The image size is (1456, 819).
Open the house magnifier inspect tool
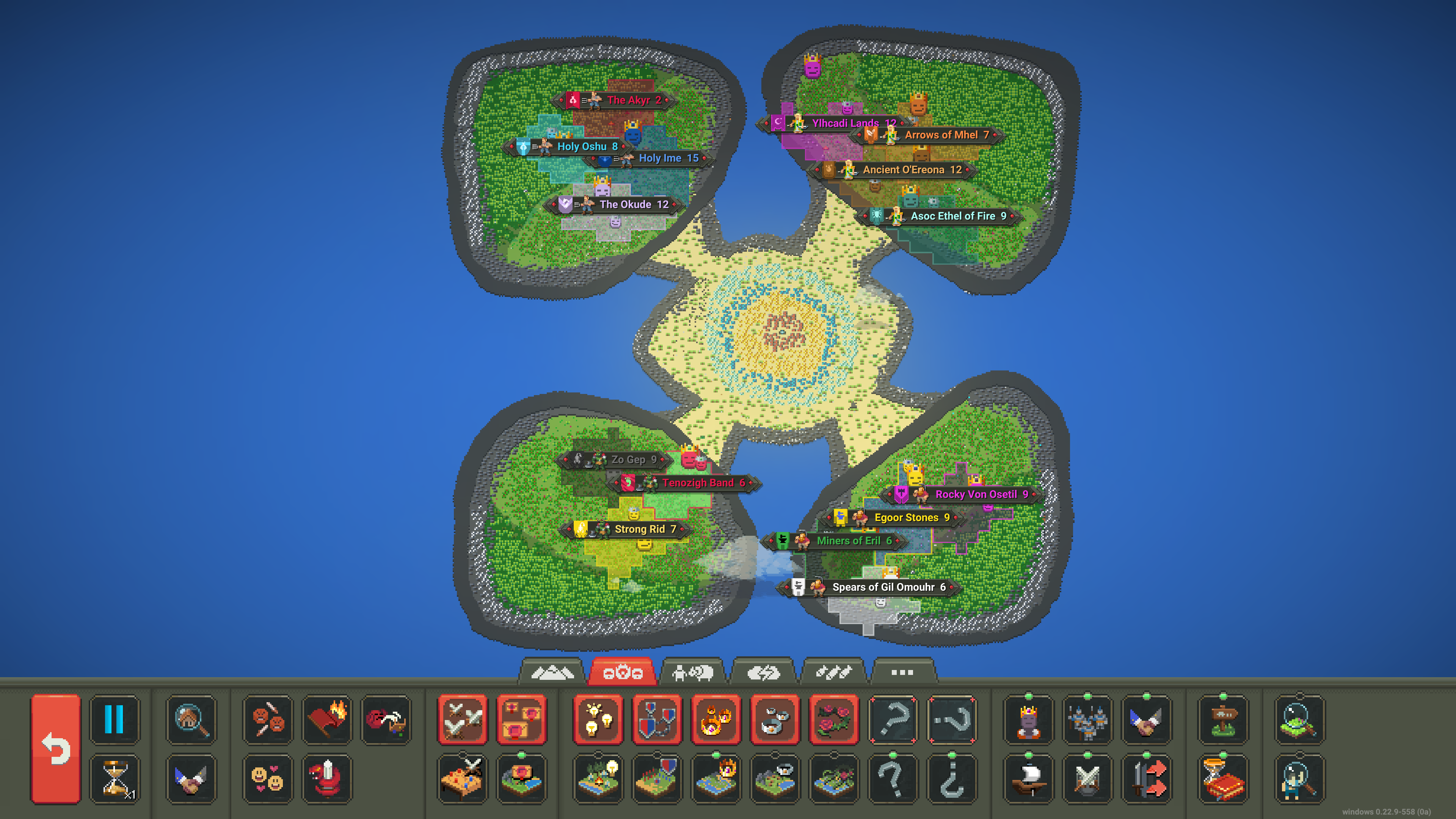point(191,720)
